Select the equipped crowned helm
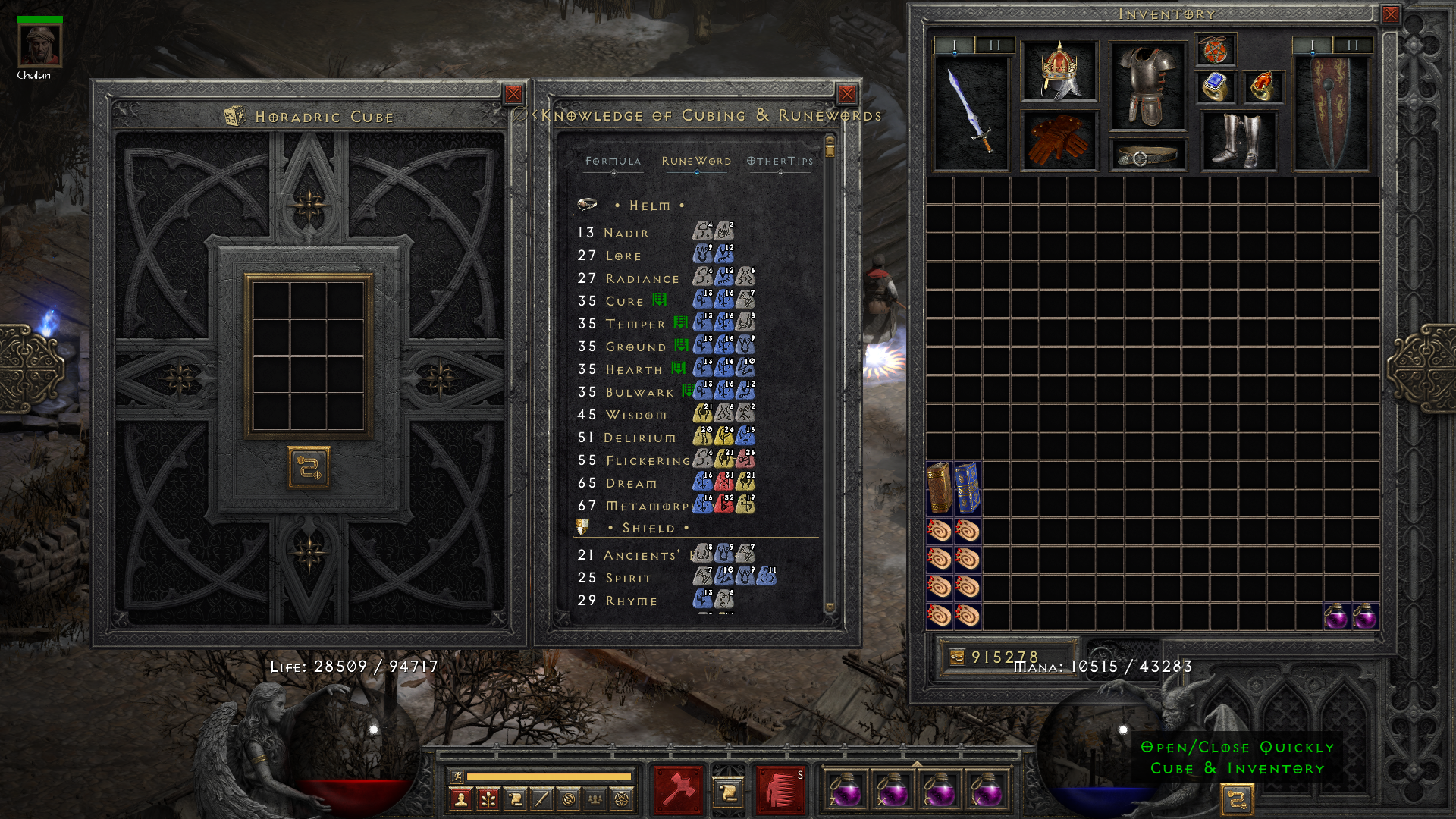Image resolution: width=1456 pixels, height=819 pixels. pyautogui.click(x=1059, y=71)
